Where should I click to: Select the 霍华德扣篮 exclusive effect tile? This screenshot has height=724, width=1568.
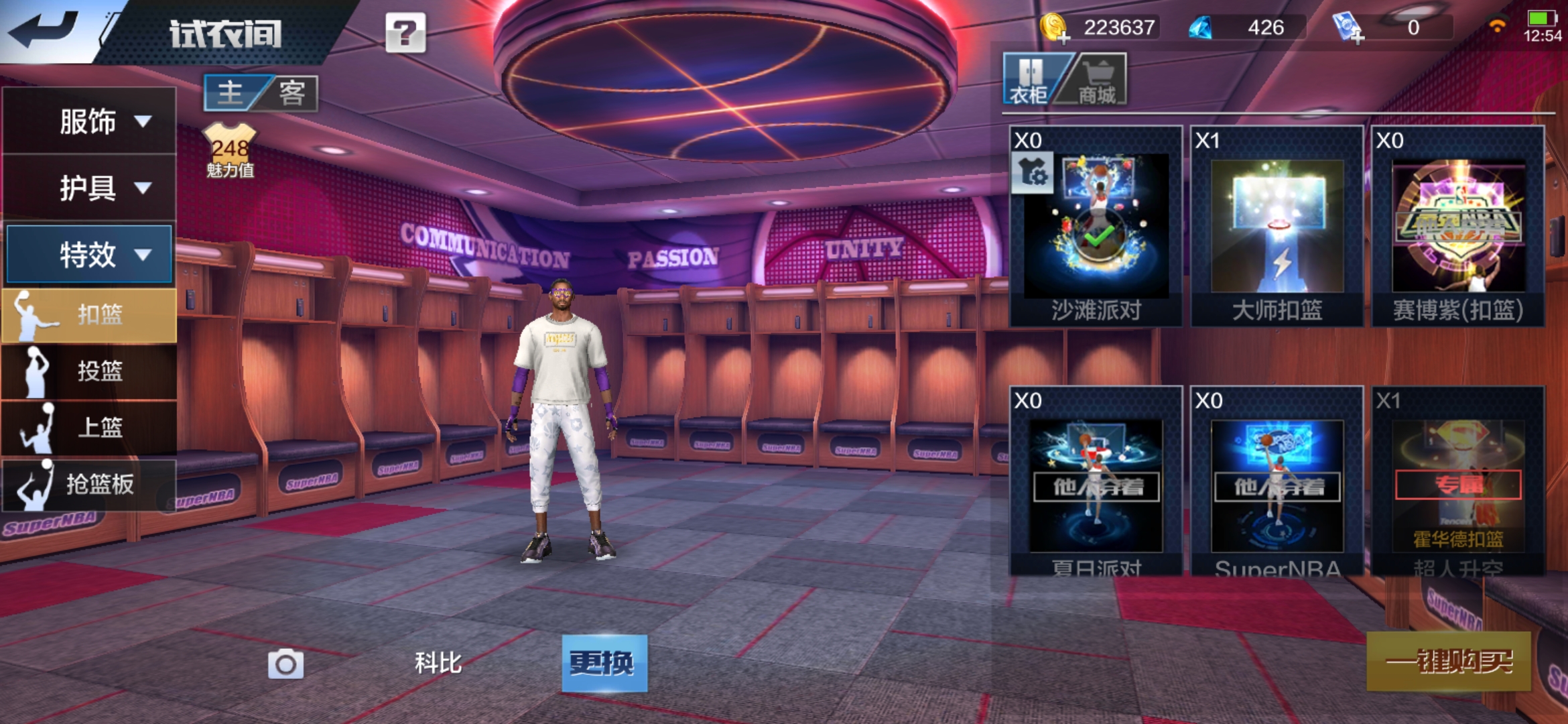[1457, 484]
